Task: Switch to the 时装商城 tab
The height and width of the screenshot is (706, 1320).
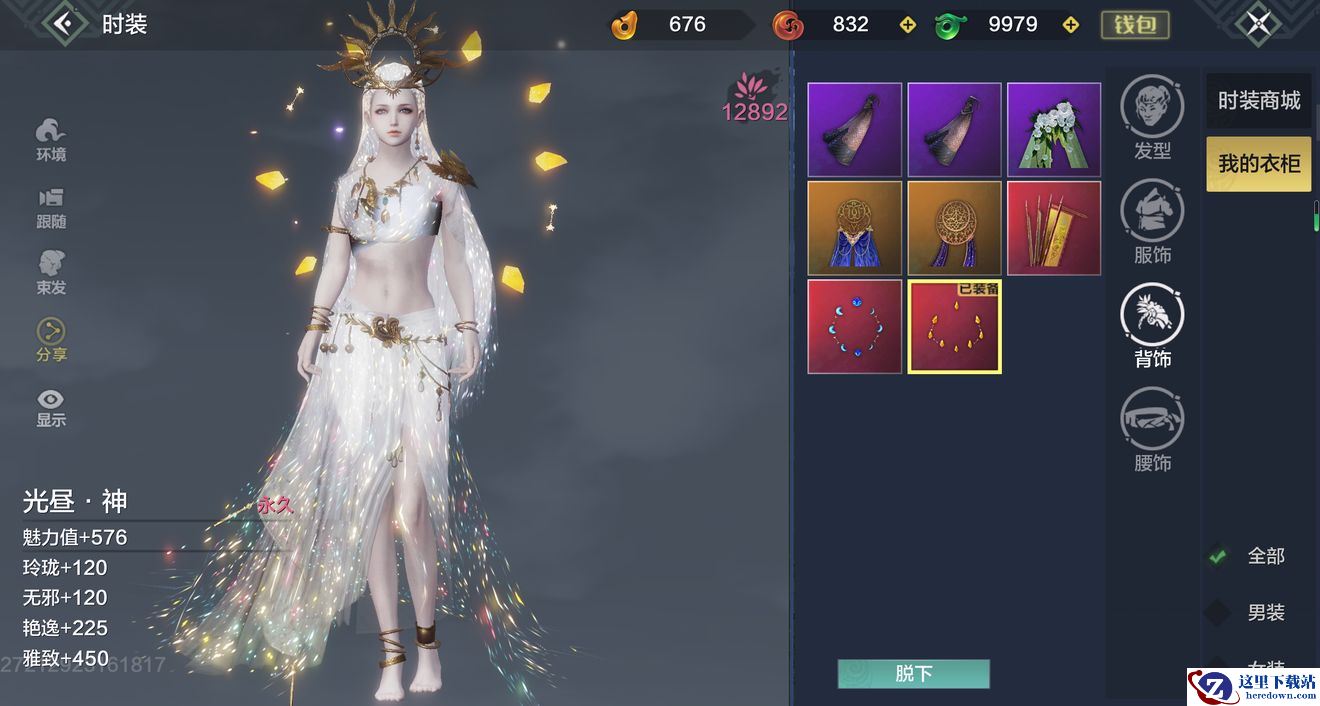Action: coord(1258,101)
